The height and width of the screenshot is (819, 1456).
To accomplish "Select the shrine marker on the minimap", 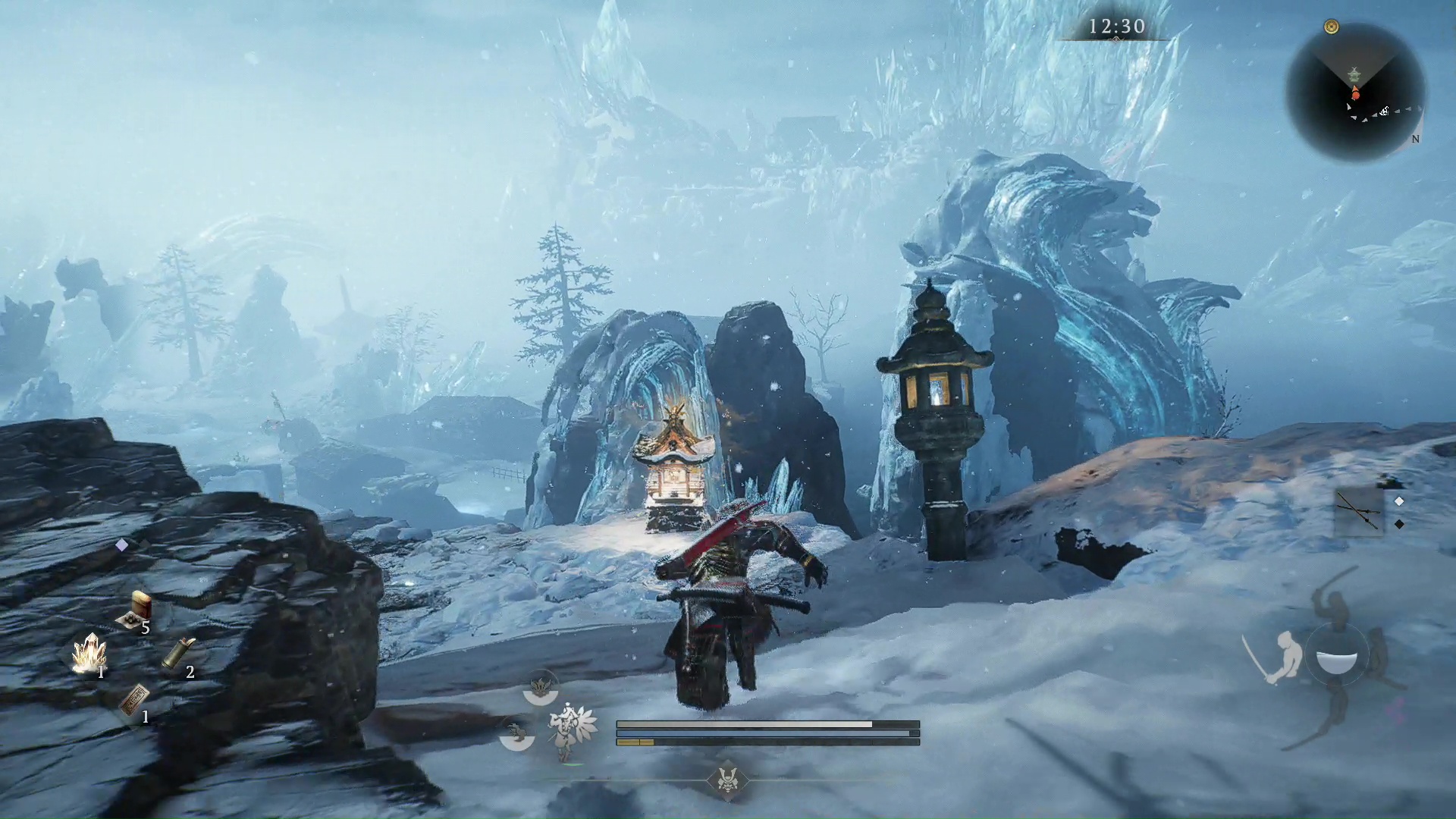I will click(x=1354, y=74).
